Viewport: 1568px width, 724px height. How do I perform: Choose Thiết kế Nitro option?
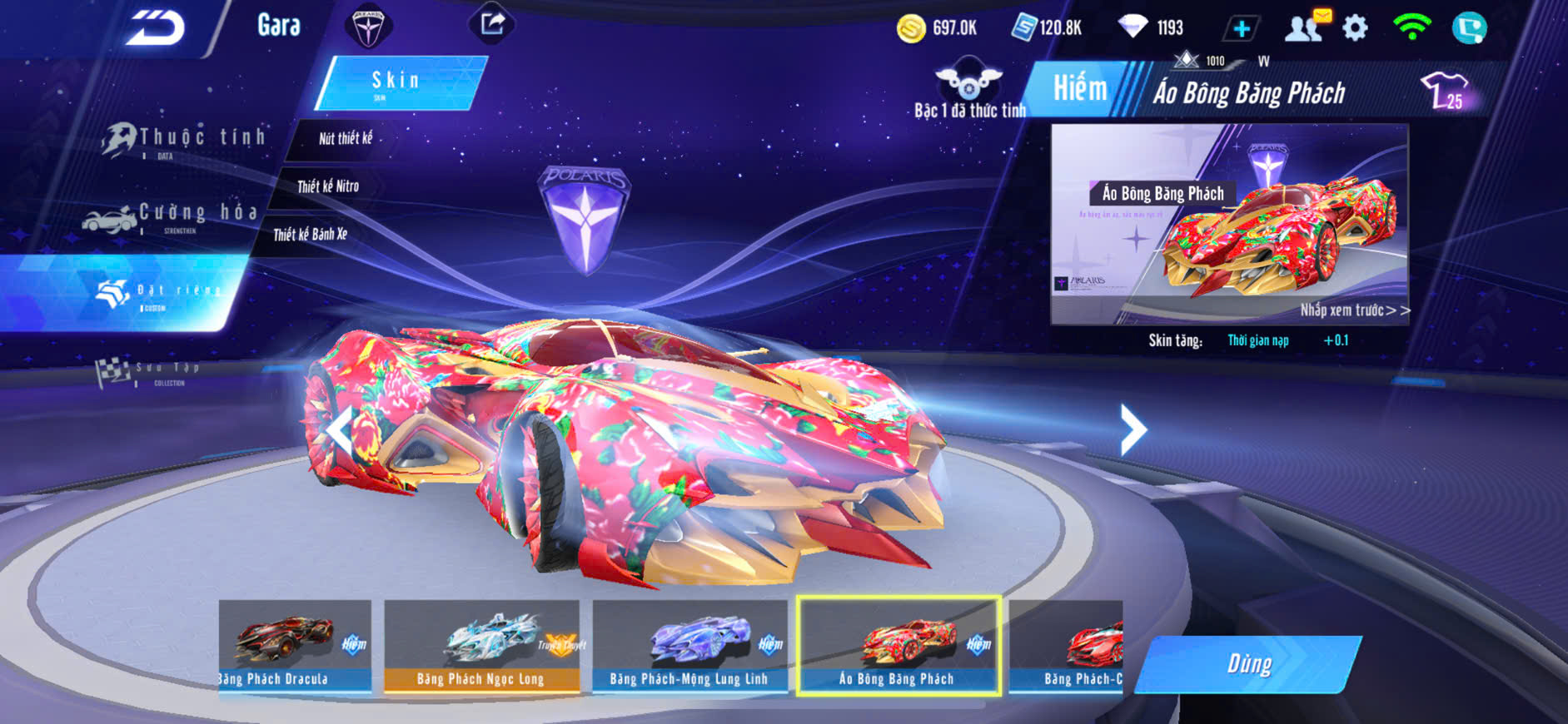pos(328,186)
